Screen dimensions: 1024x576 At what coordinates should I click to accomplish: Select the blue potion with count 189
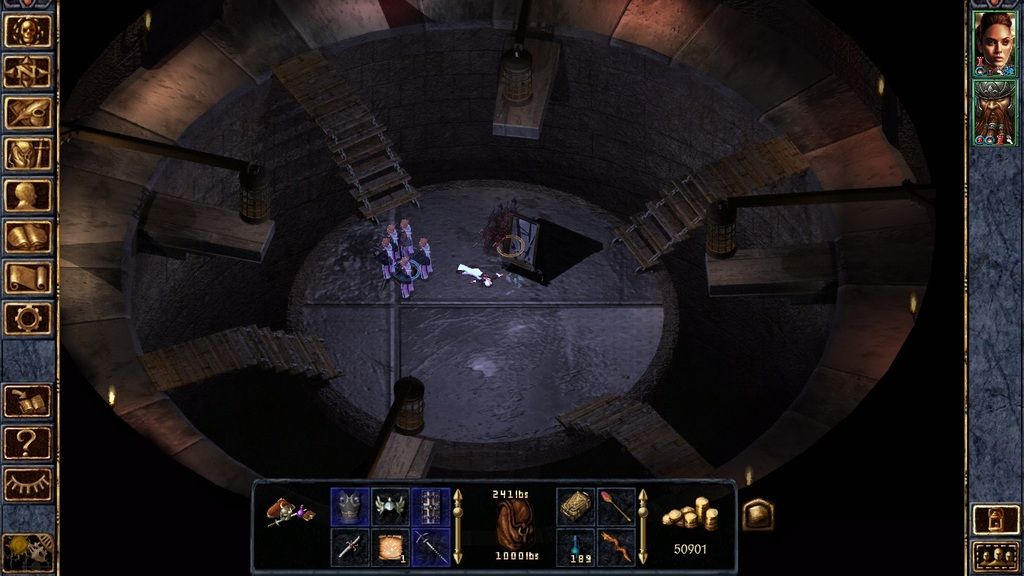coord(575,547)
